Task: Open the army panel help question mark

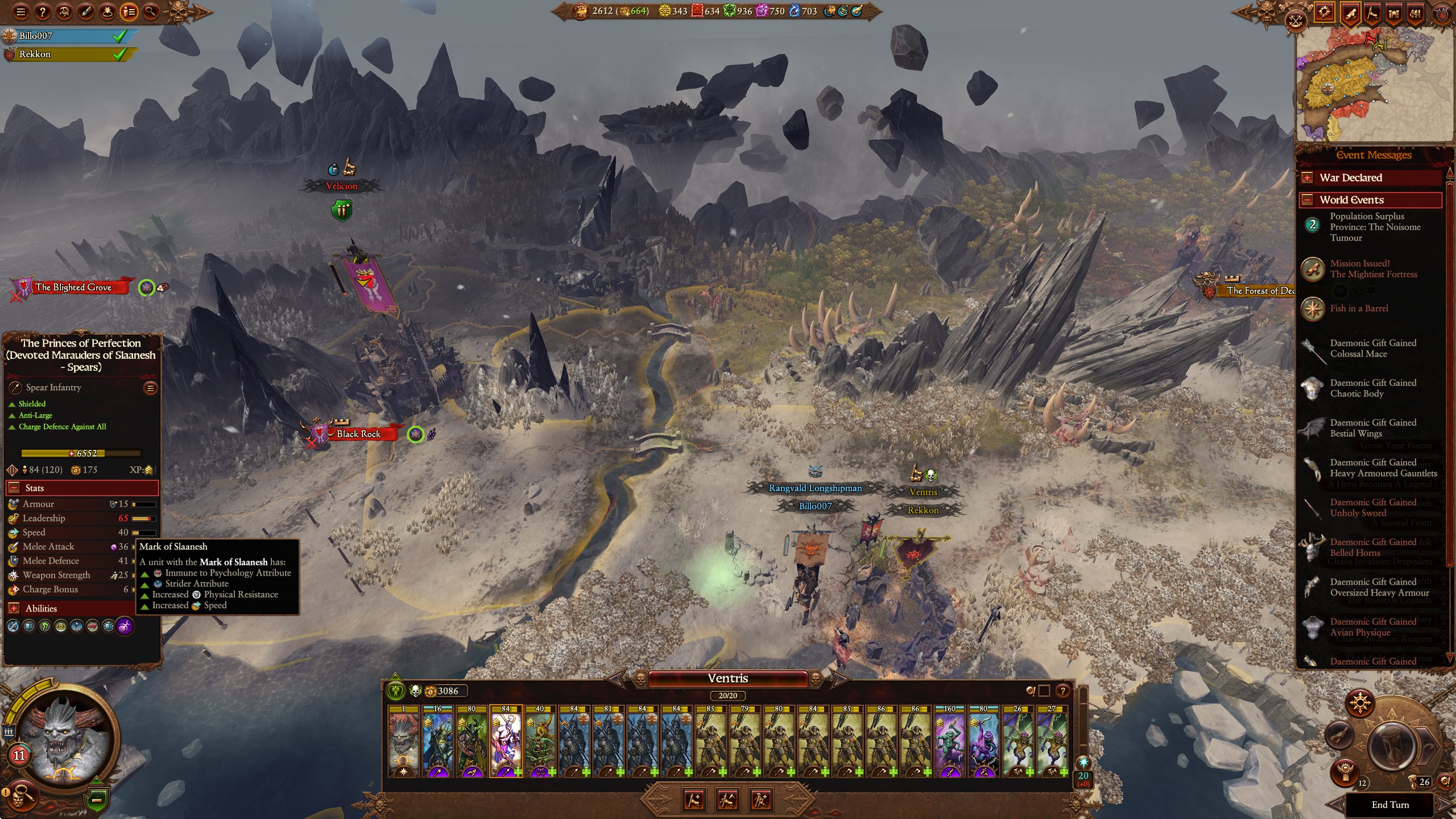Action: click(x=1062, y=691)
